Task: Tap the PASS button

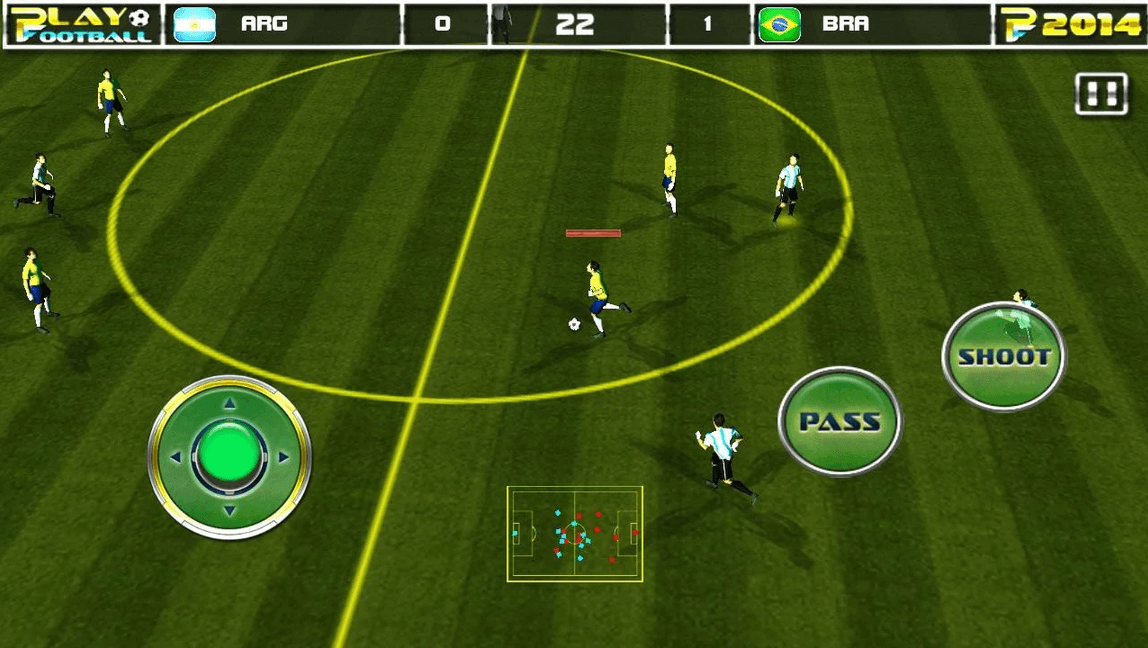Action: pyautogui.click(x=840, y=421)
